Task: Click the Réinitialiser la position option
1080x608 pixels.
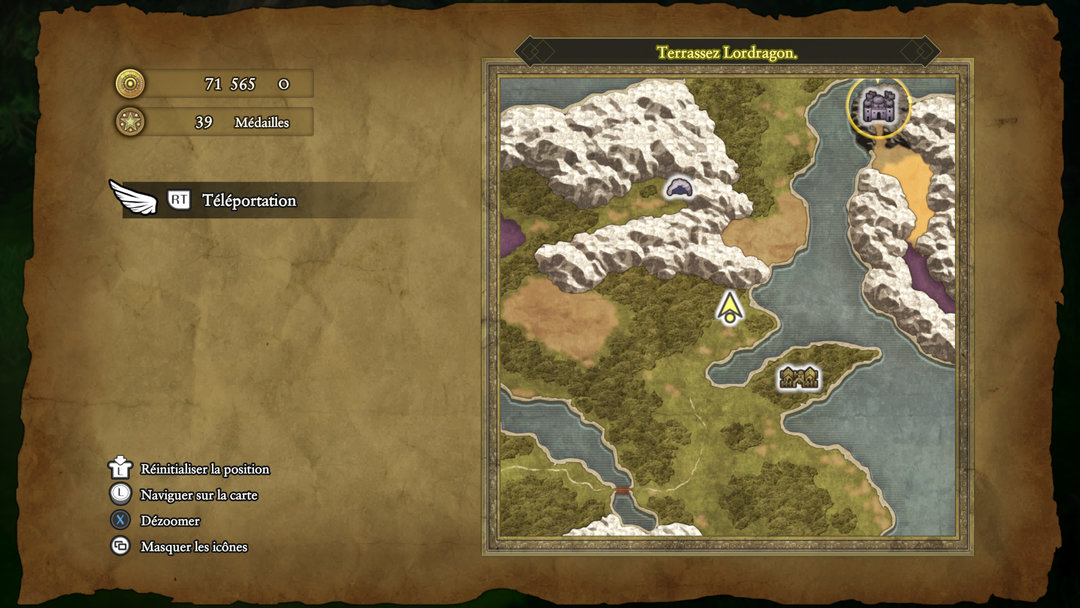Action: [x=204, y=469]
